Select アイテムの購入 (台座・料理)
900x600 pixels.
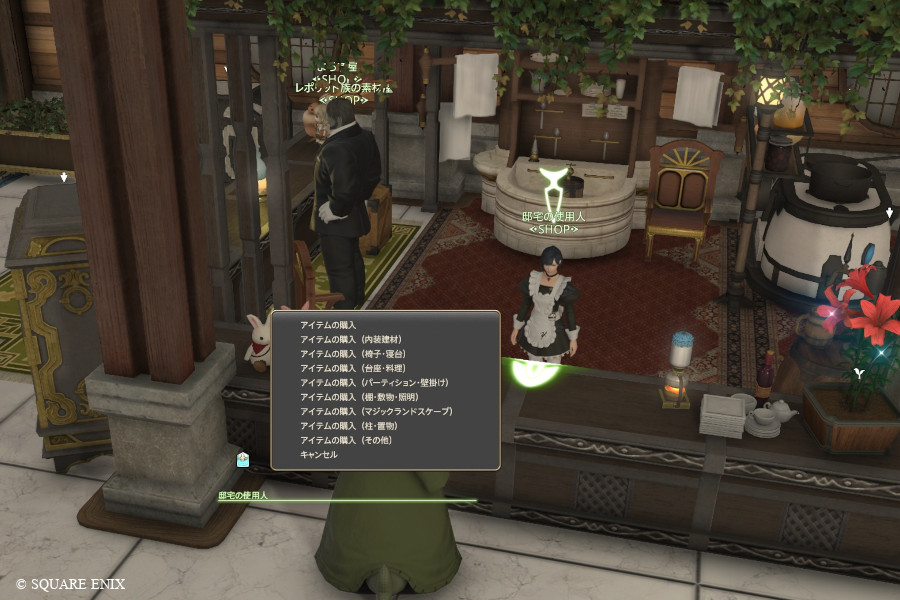tap(352, 368)
